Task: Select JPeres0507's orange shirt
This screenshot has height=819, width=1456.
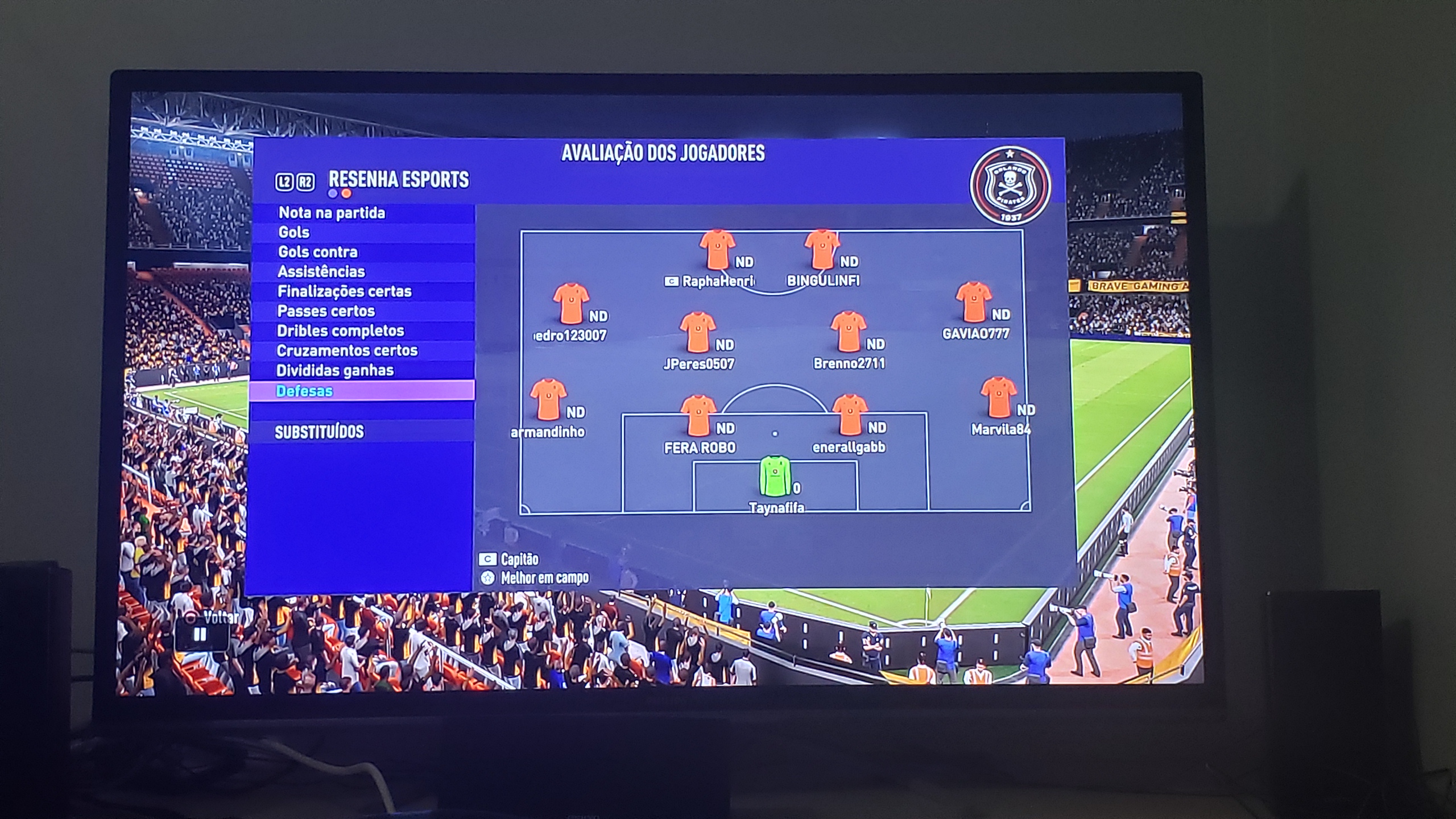Action: click(698, 333)
